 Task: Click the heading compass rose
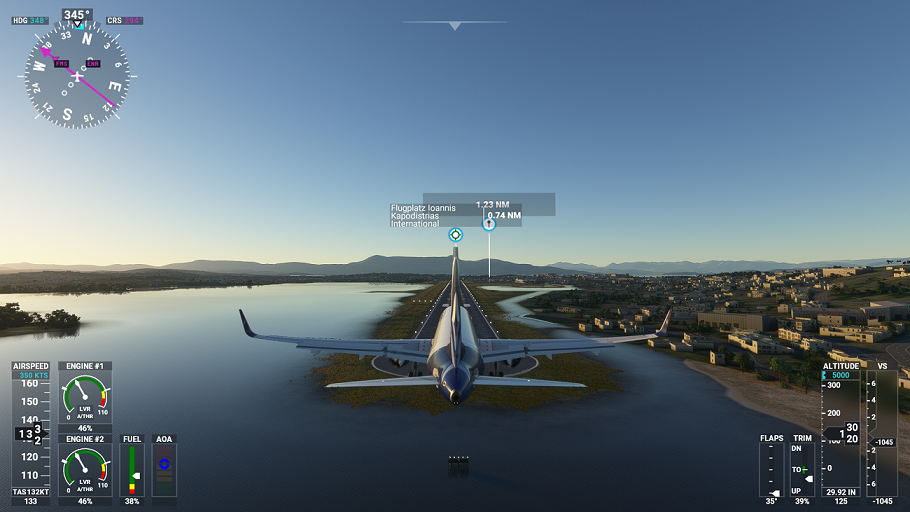(77, 76)
